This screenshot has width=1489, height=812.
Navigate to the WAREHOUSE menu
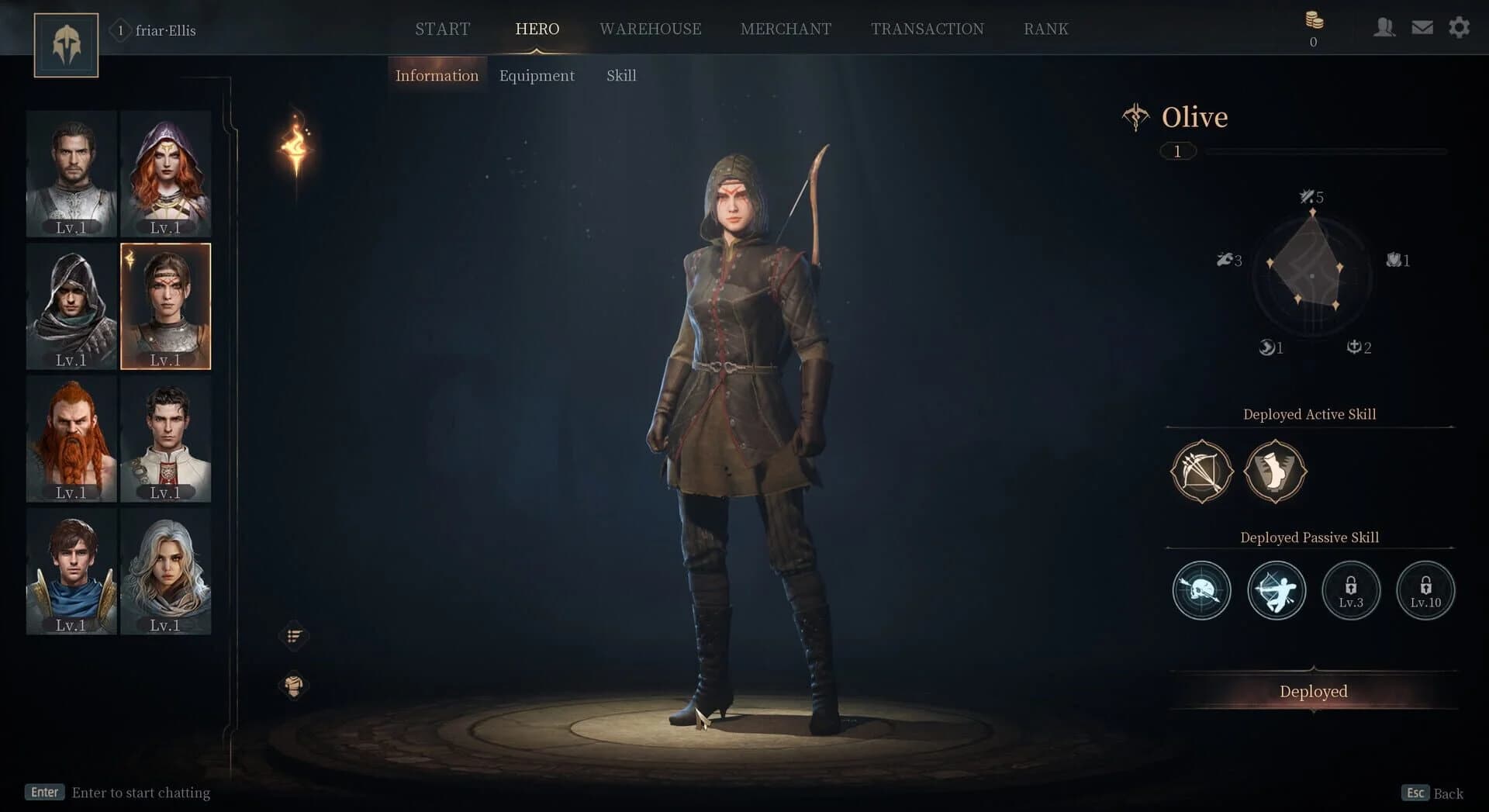point(650,29)
